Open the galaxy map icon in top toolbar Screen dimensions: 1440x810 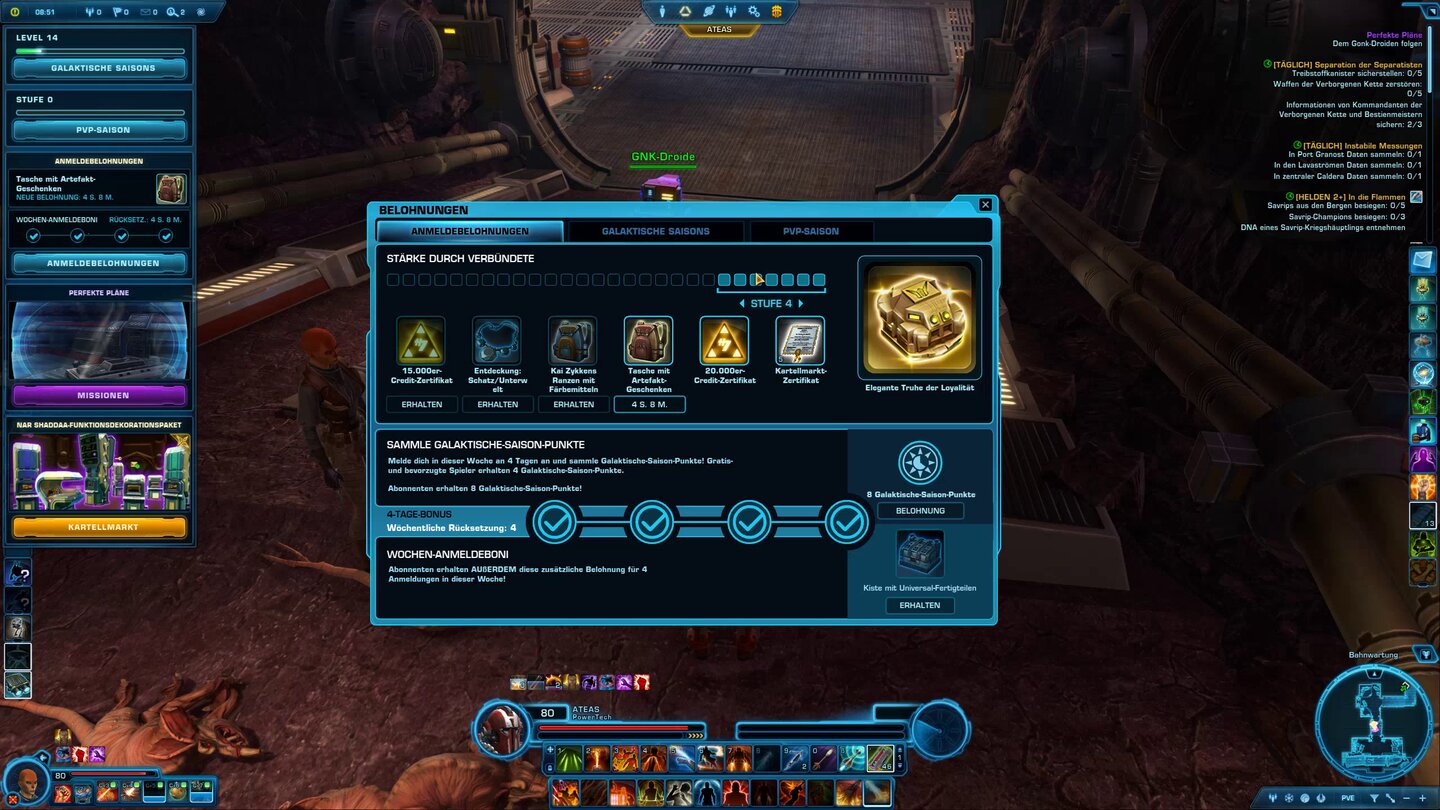708,11
